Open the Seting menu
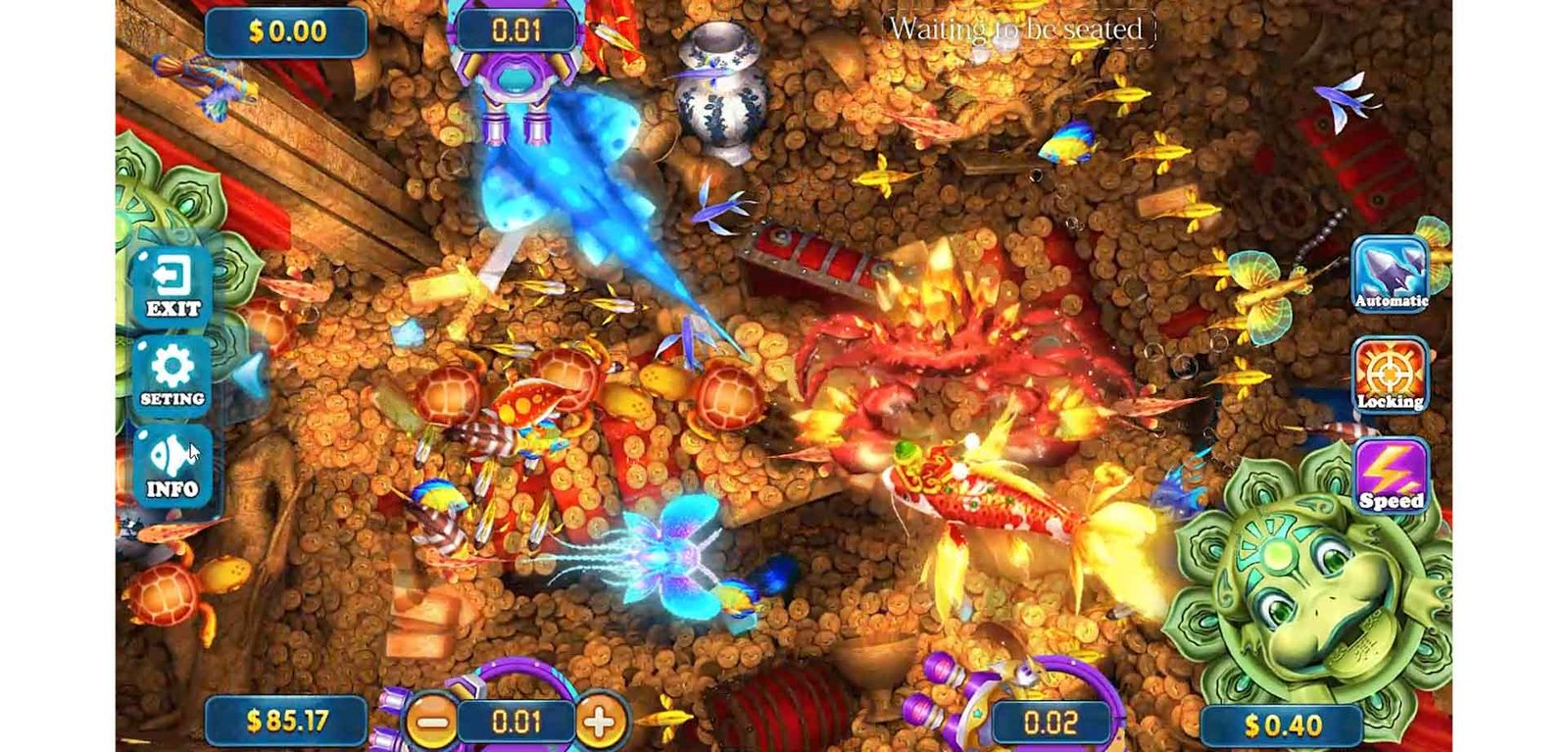The height and width of the screenshot is (752, 1568). click(x=172, y=375)
